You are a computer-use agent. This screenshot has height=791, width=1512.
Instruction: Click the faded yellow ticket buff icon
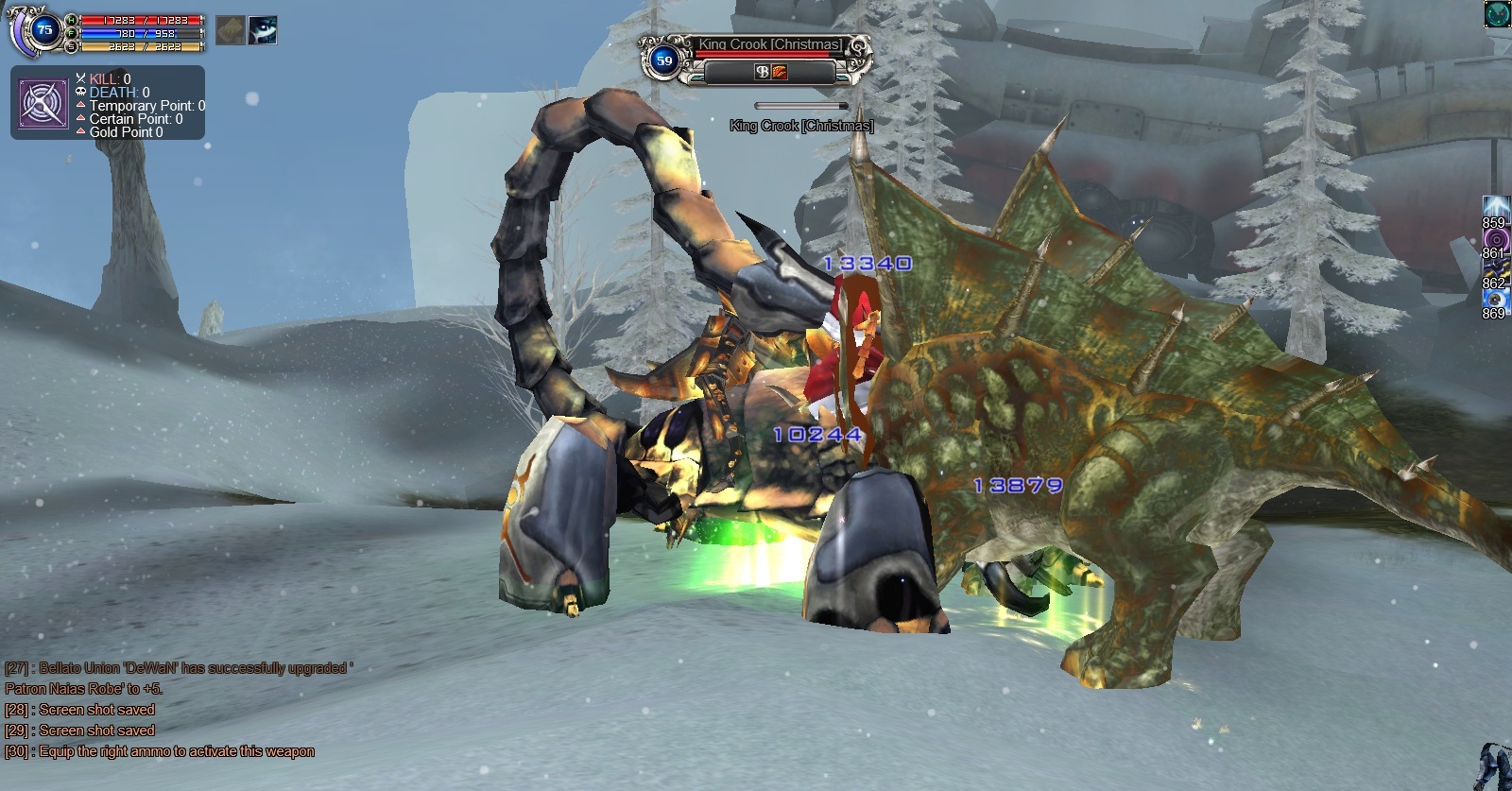[231, 31]
